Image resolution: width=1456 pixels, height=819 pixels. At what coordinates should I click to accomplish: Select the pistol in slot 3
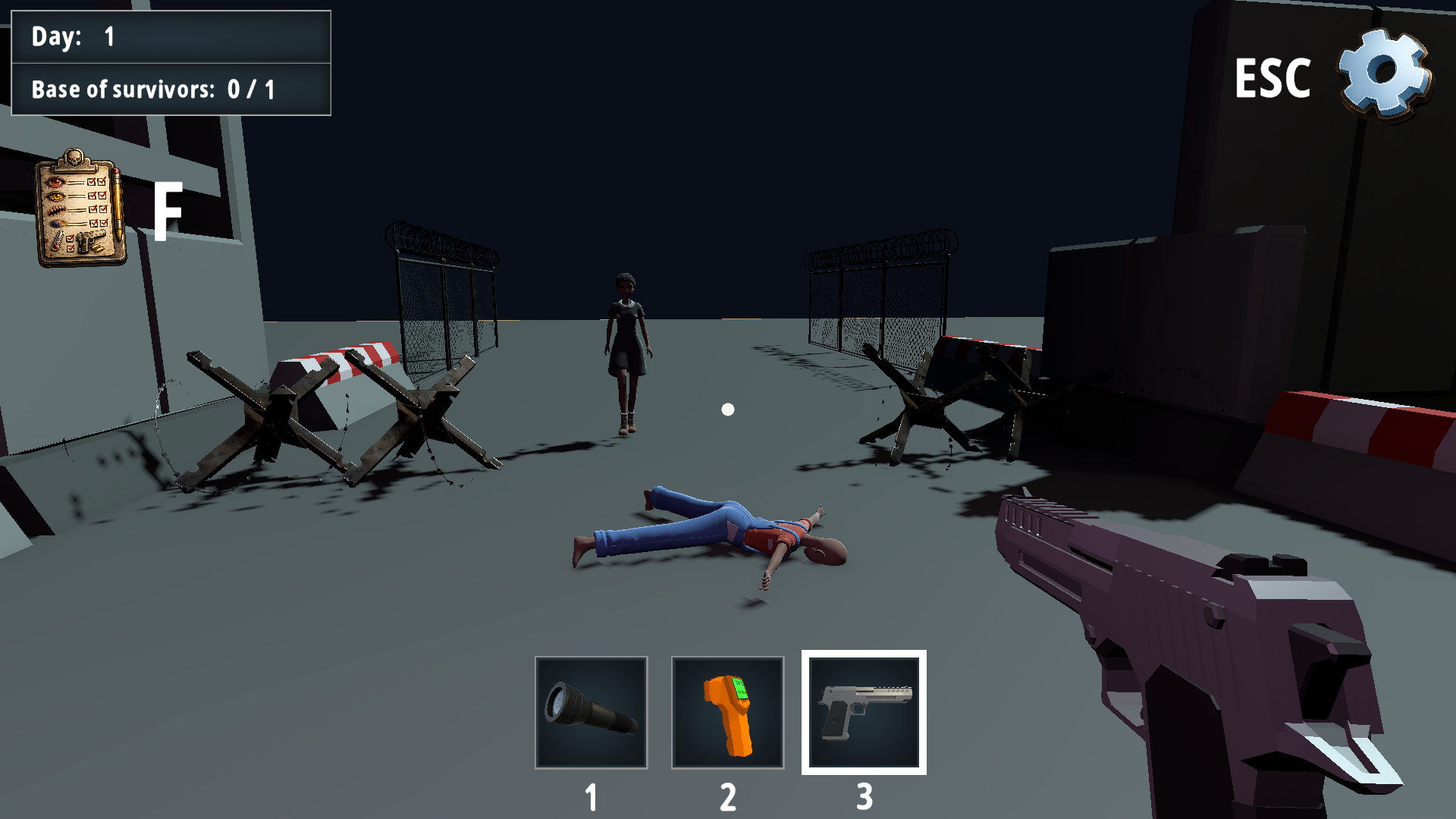tap(865, 711)
